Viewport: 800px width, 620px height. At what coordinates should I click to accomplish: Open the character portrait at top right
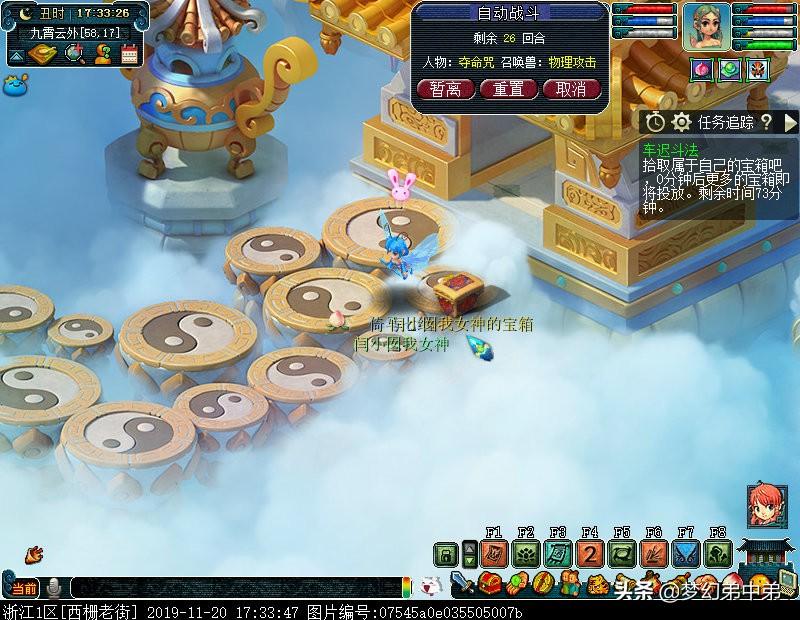pos(707,26)
